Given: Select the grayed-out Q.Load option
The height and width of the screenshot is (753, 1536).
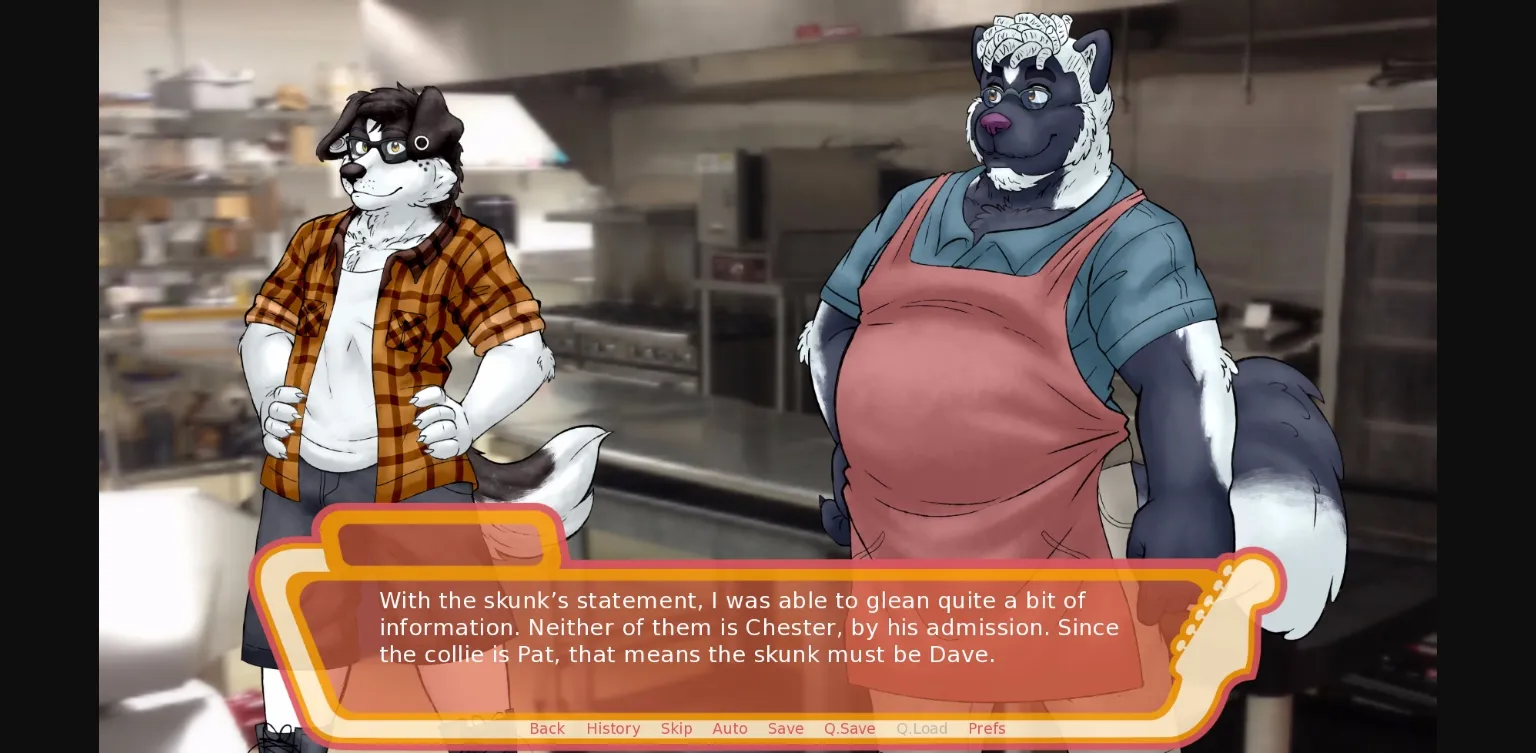Looking at the screenshot, I should (x=921, y=728).
